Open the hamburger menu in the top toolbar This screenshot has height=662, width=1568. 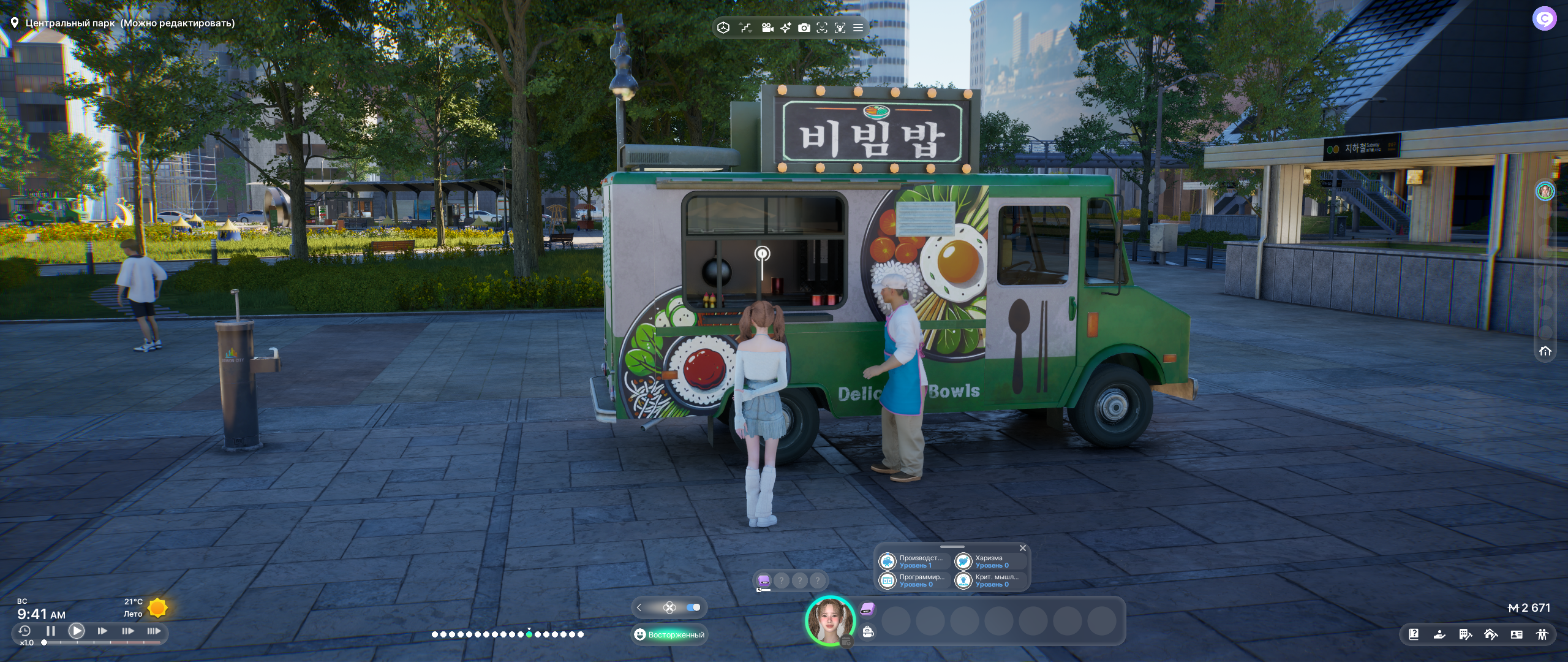coord(858,28)
